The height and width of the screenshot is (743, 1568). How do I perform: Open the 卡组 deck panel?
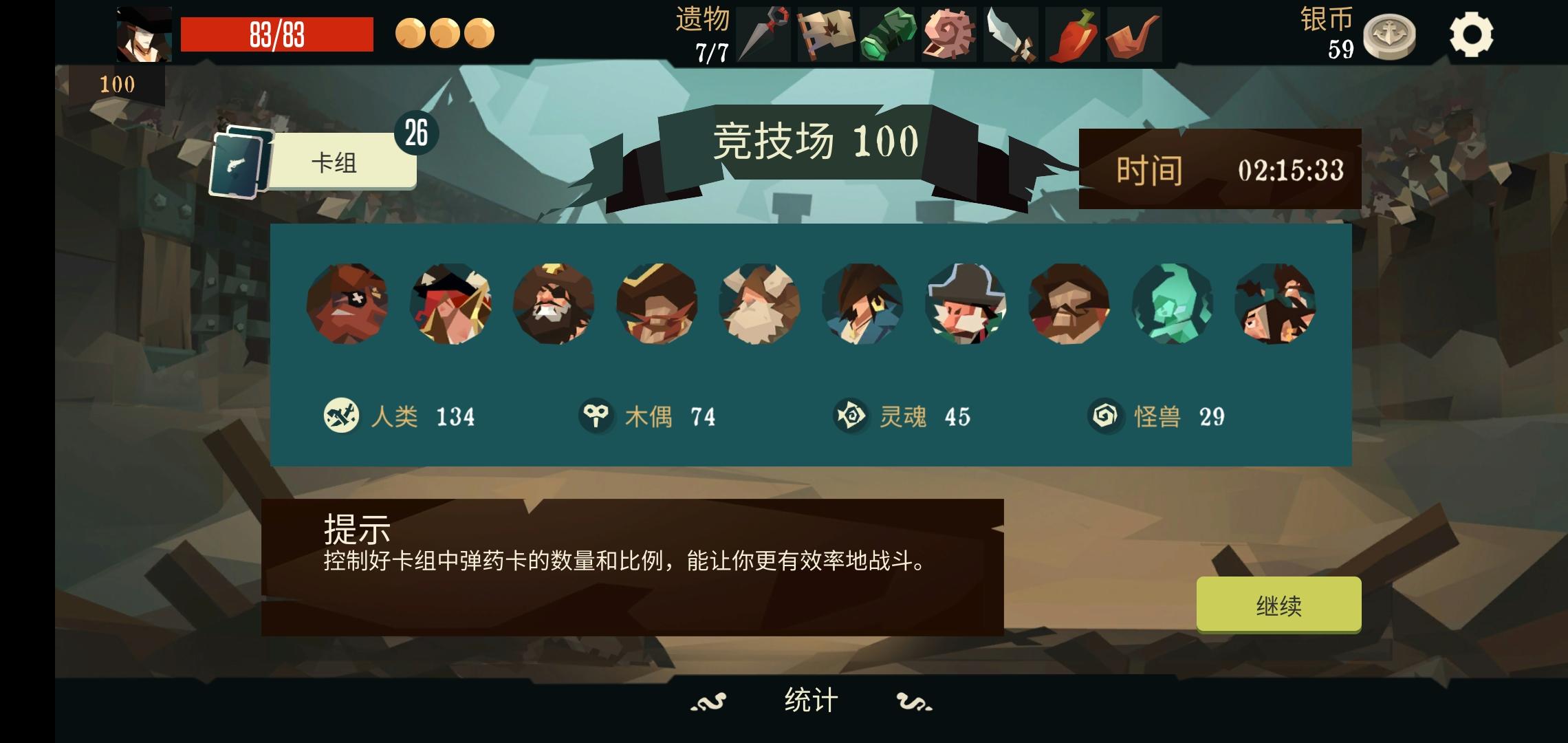click(336, 163)
